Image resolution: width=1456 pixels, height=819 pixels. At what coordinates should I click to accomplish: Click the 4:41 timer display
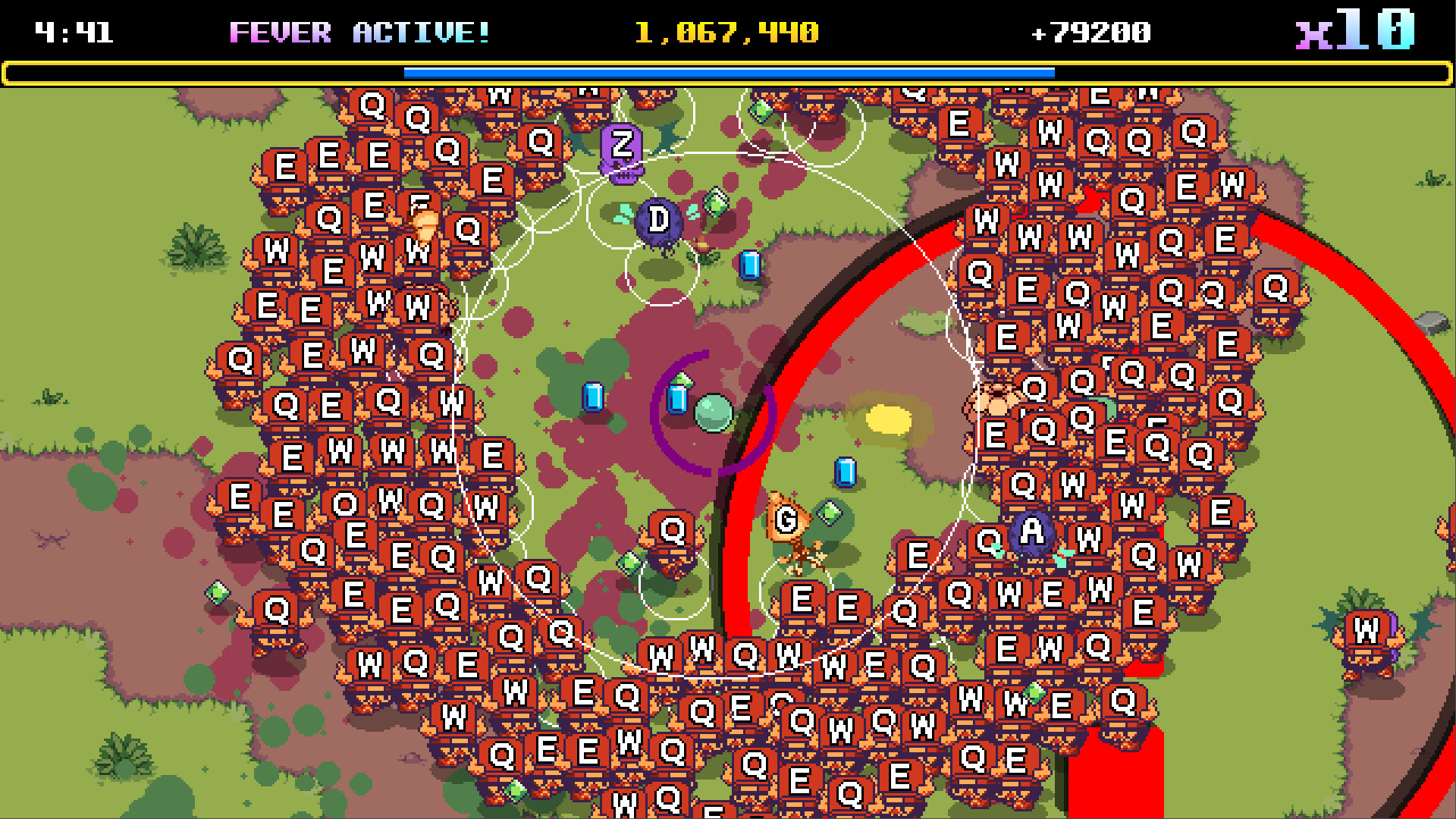click(x=74, y=32)
